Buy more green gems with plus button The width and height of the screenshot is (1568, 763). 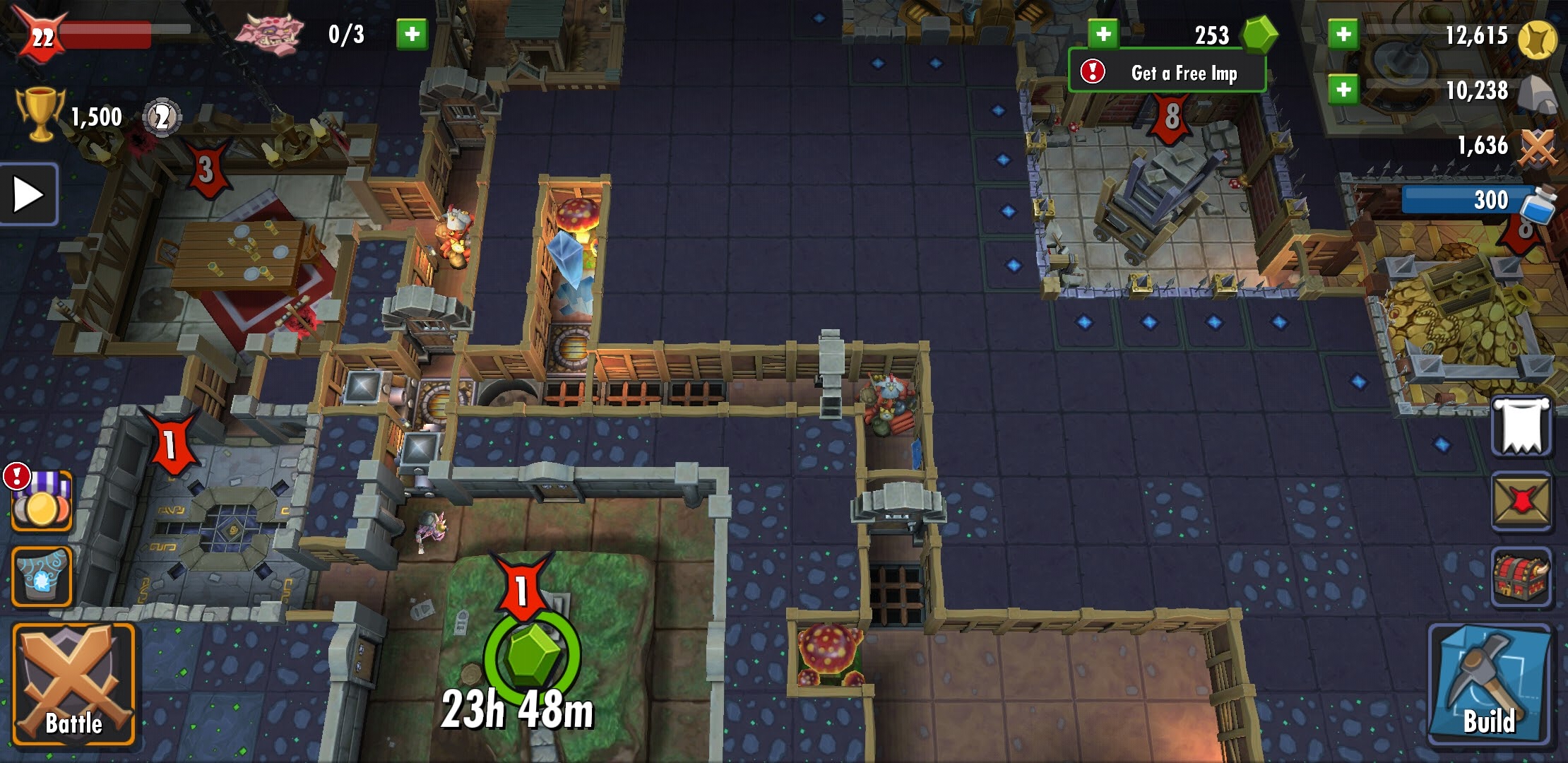point(1103,34)
